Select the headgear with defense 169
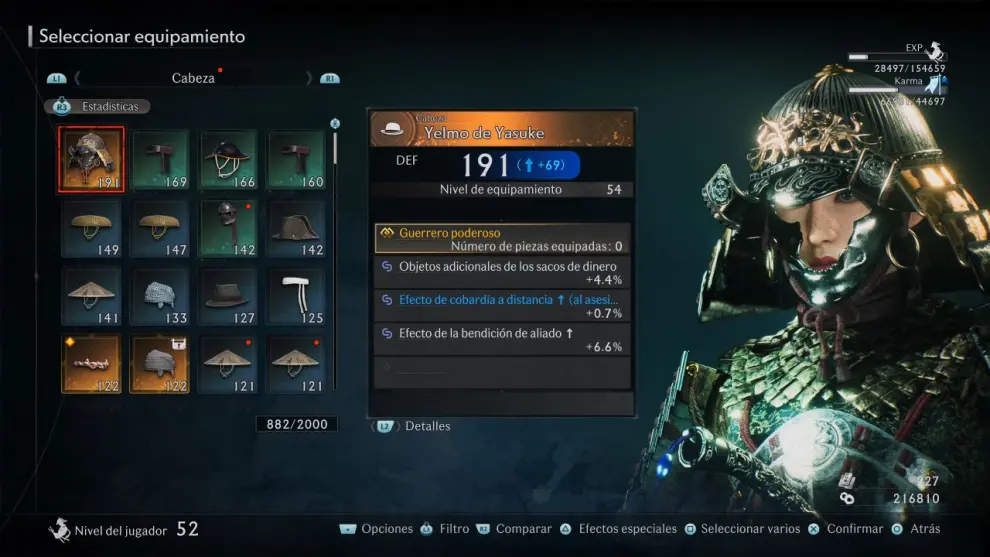Screen dimensions: 990x557 (160, 159)
